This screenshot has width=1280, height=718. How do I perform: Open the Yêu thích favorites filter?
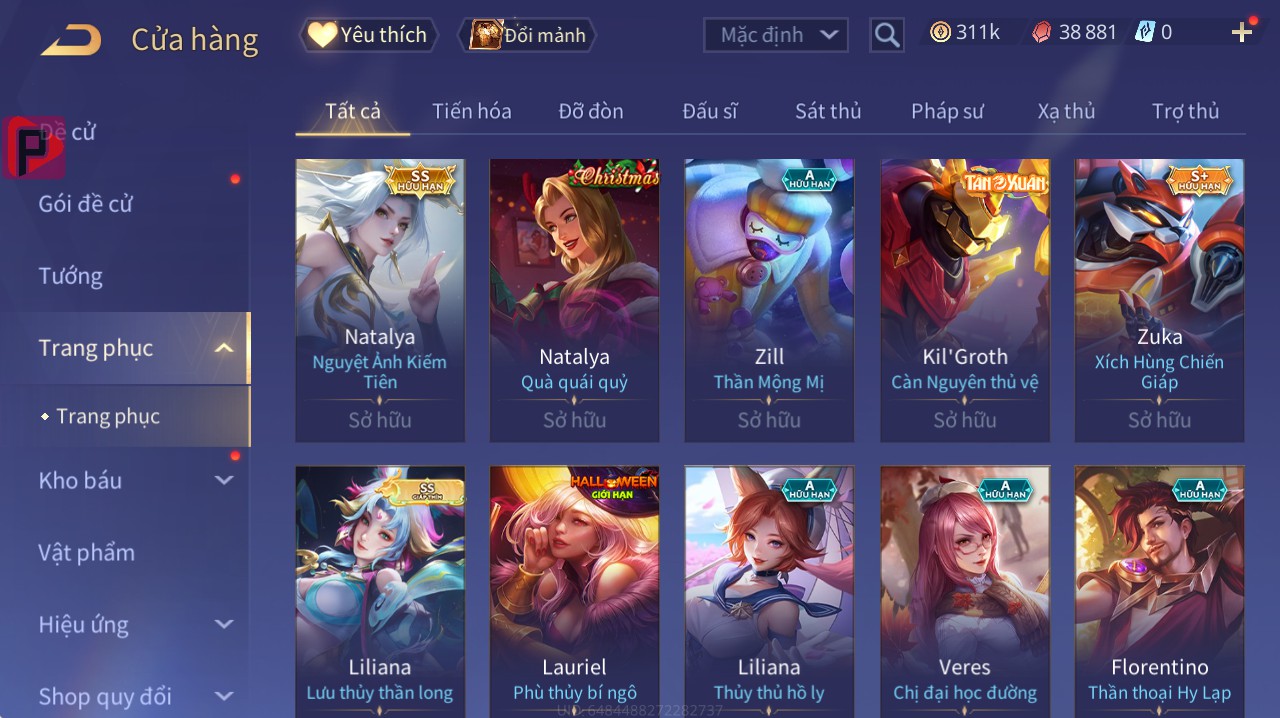[x=367, y=35]
